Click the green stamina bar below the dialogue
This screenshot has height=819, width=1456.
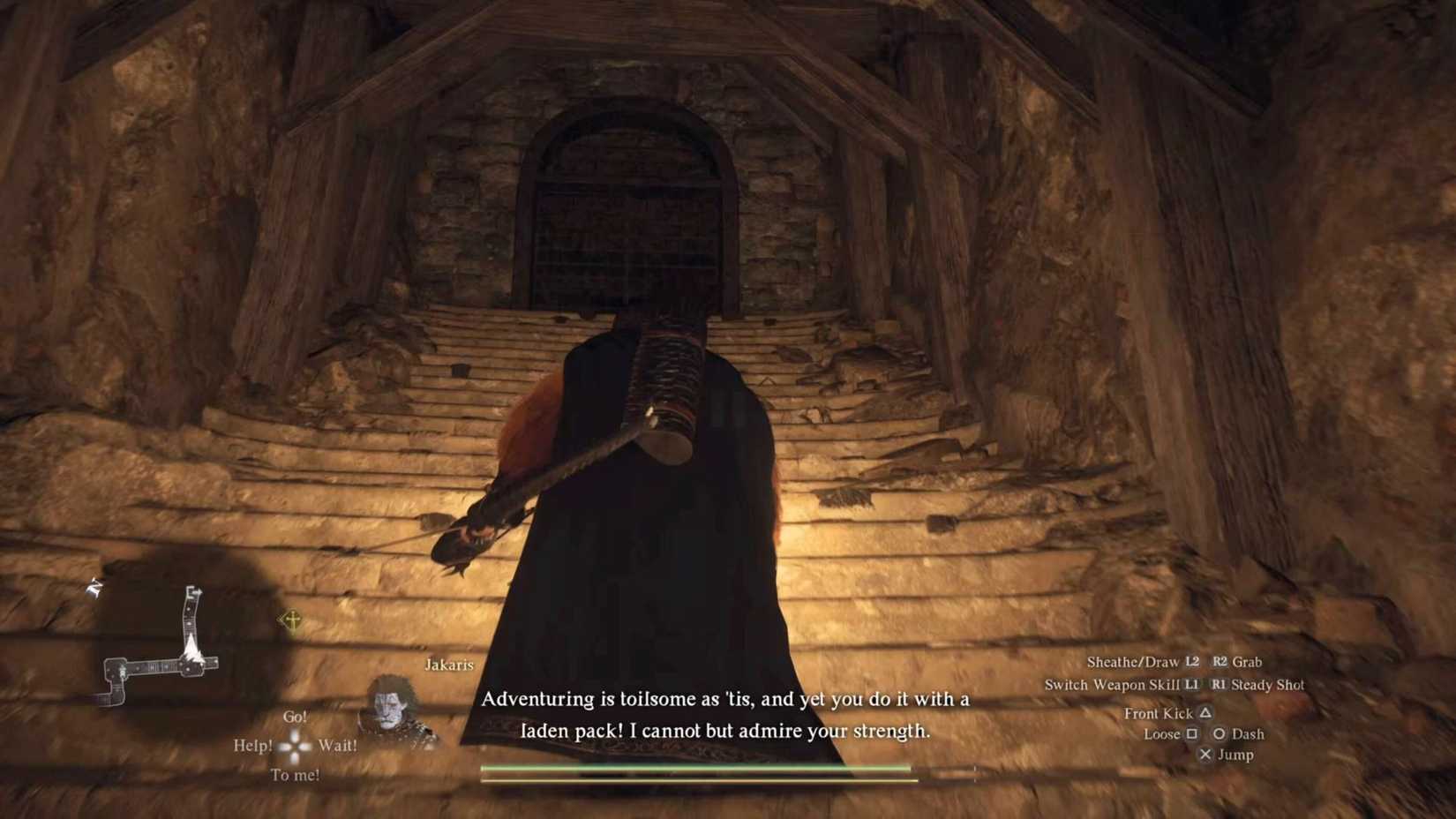[694, 768]
